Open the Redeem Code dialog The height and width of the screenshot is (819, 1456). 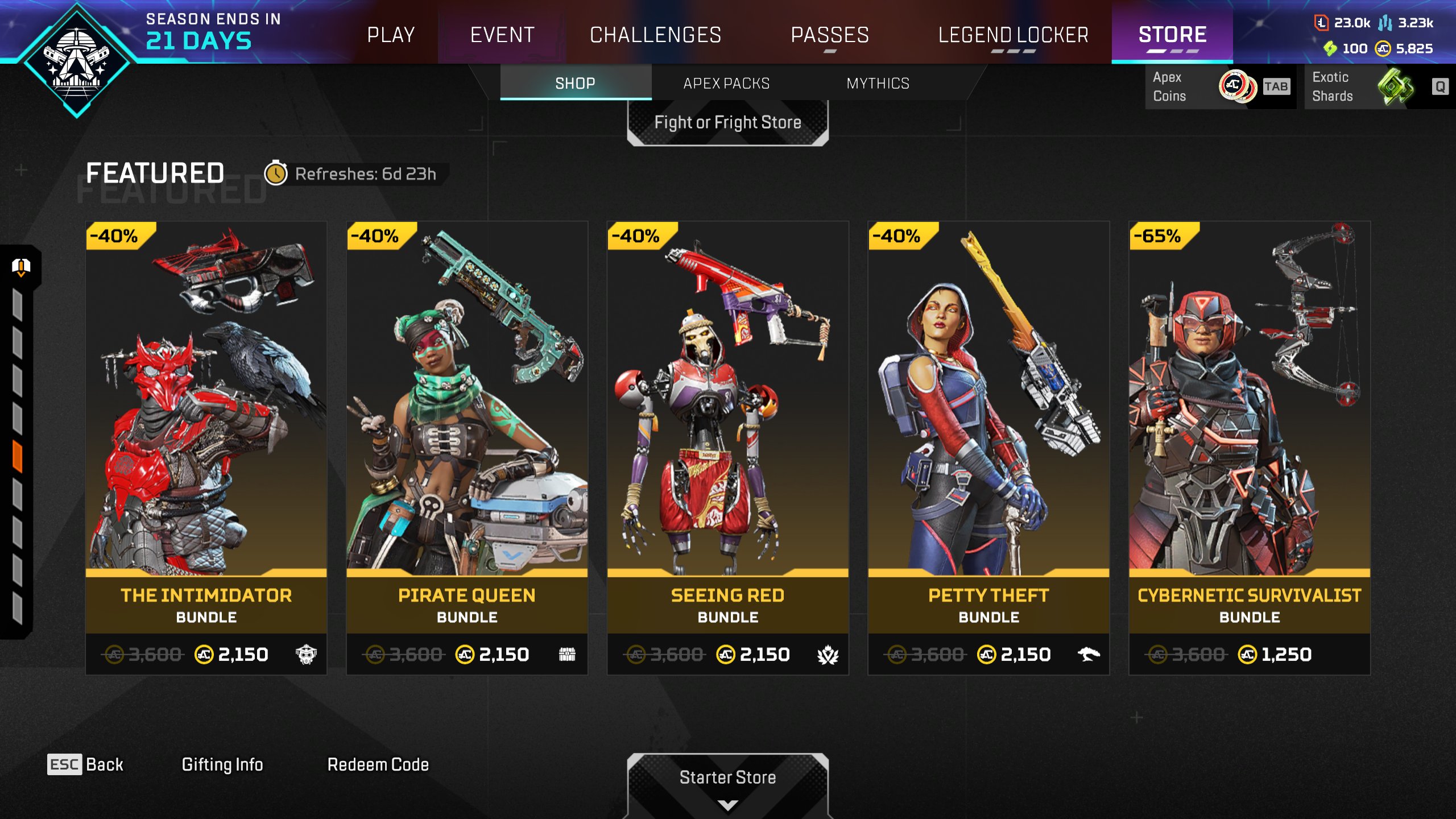pos(378,764)
